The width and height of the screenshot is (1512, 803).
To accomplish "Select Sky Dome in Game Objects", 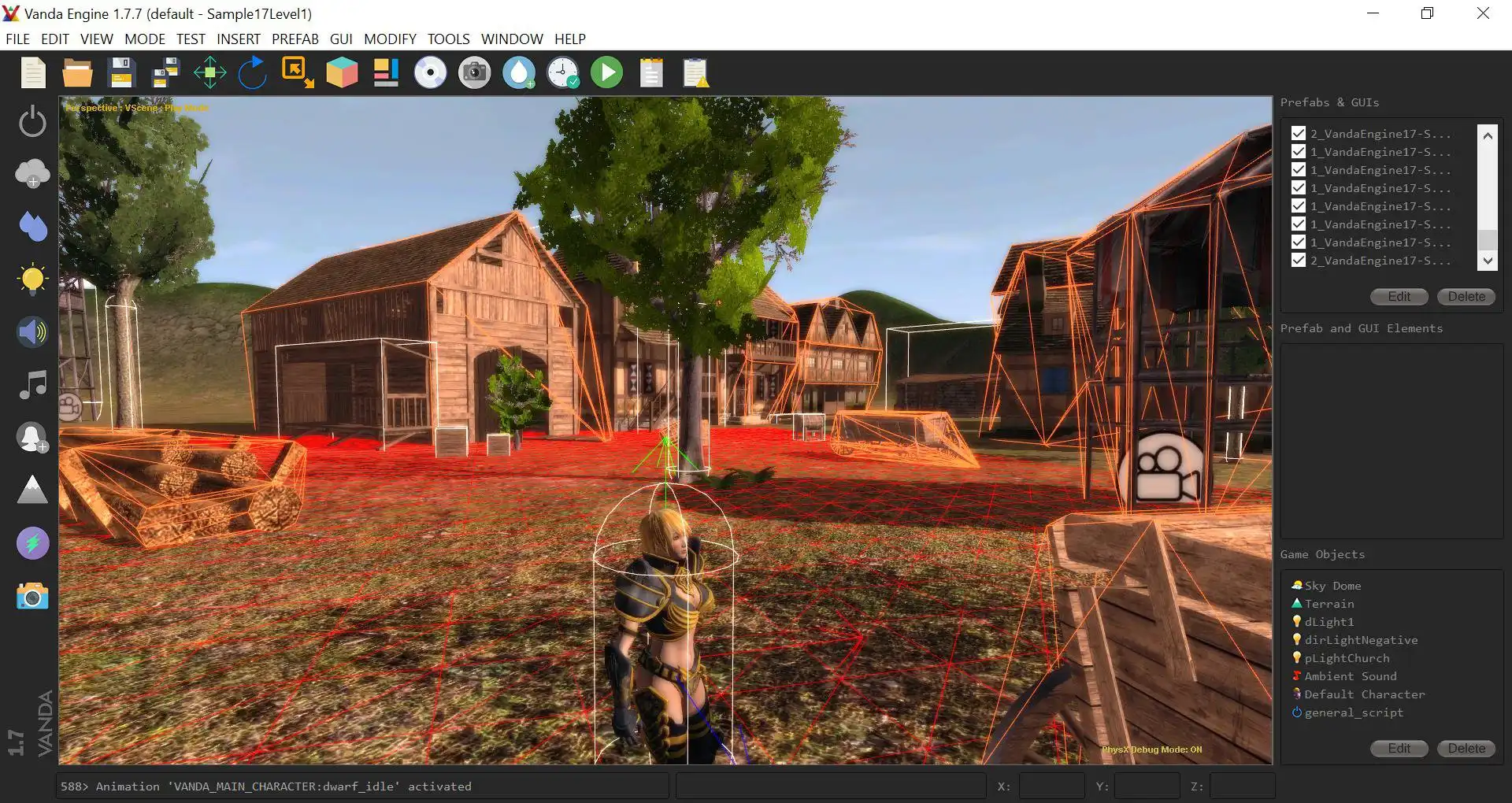I will point(1332,586).
